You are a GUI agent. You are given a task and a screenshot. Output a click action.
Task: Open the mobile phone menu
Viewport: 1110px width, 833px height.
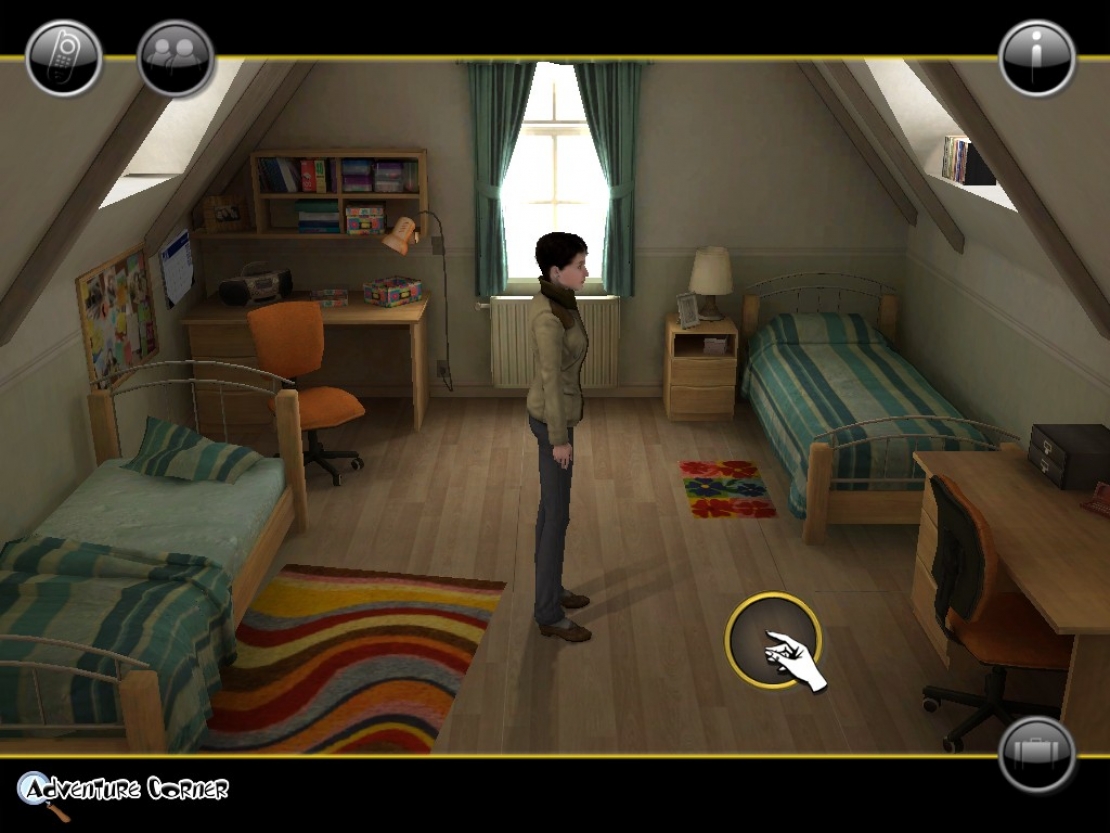coord(64,58)
